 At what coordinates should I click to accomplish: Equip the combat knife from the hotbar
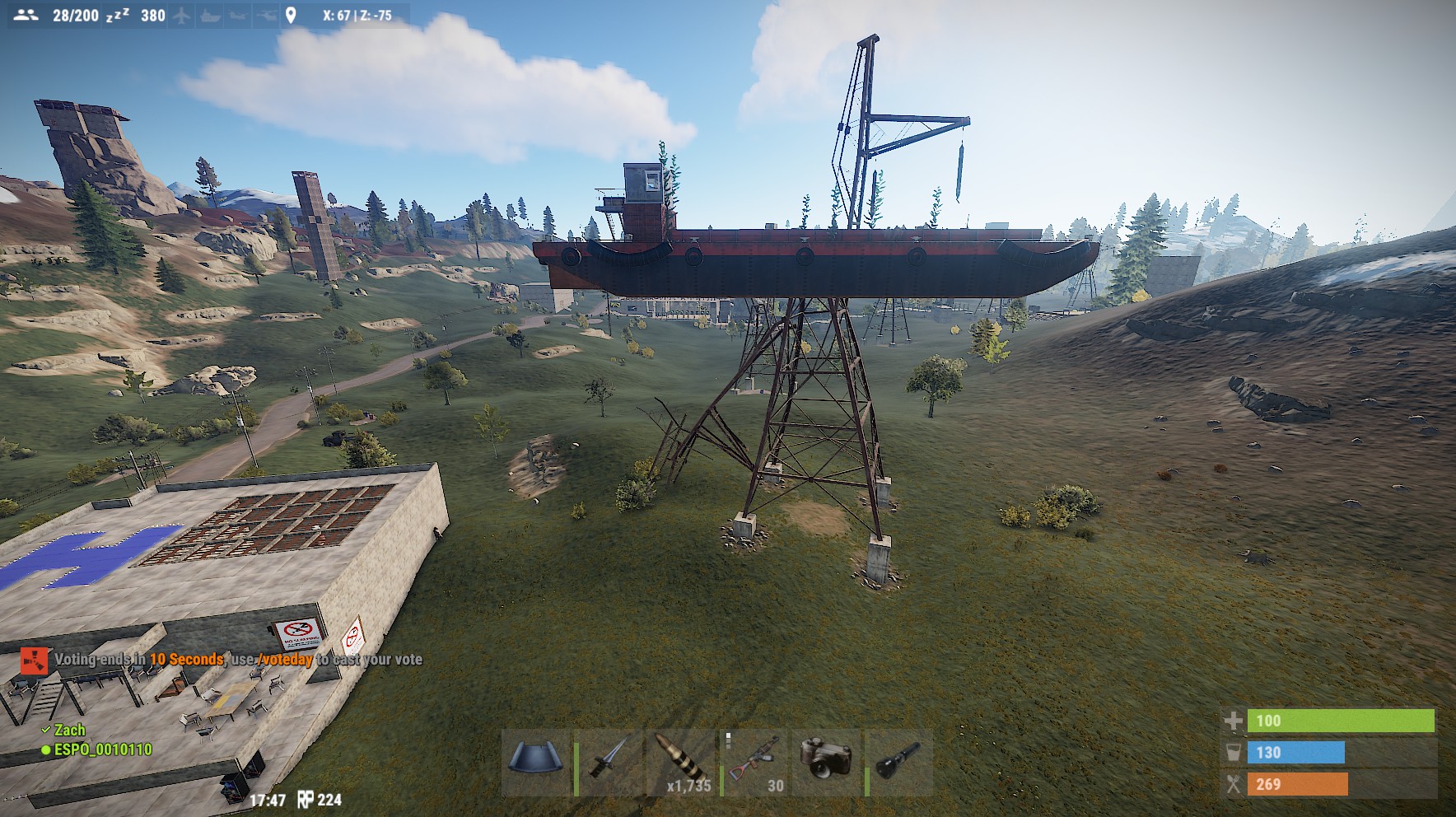tap(609, 761)
